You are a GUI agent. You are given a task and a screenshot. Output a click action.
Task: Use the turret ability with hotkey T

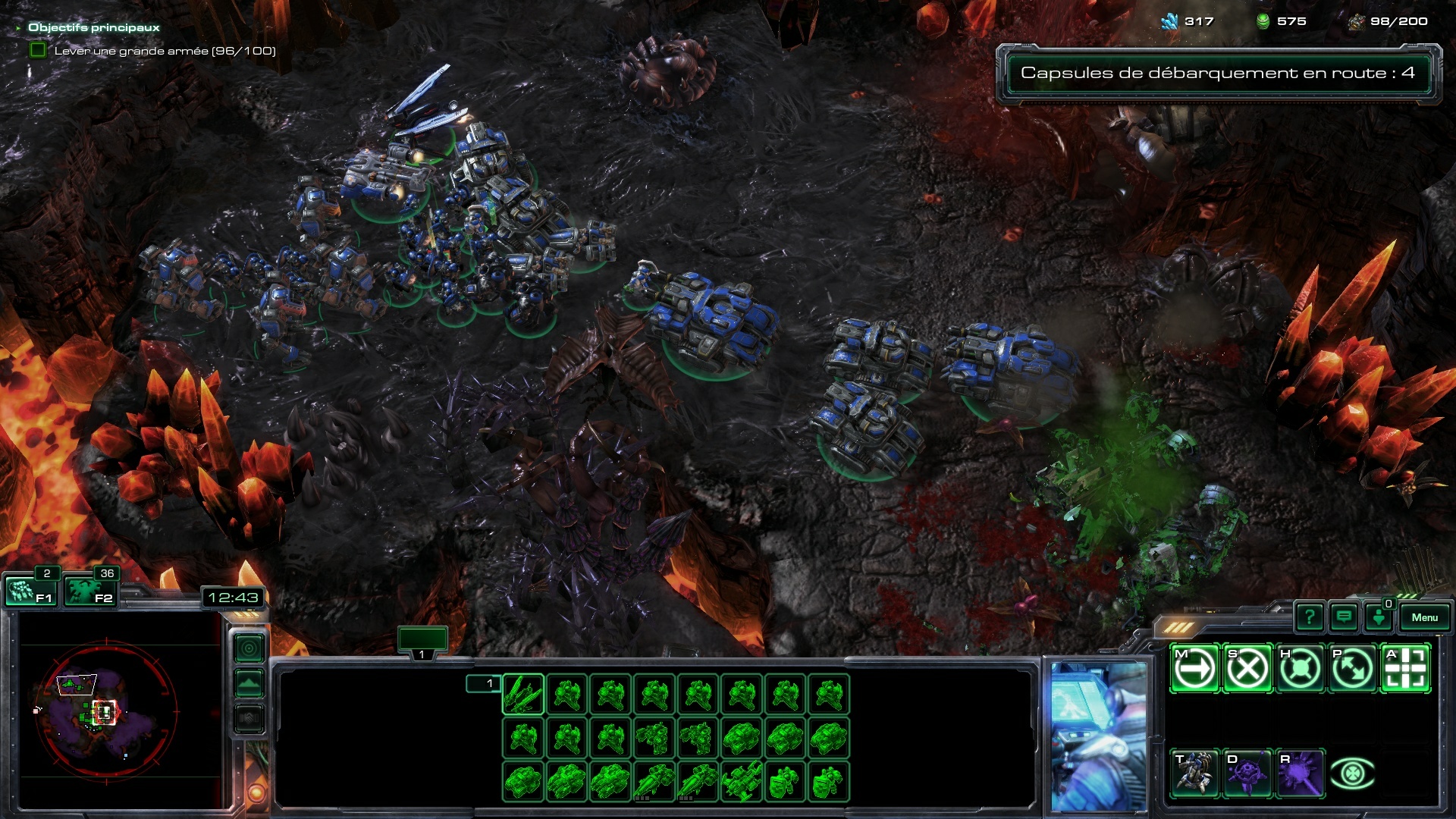coord(1194,773)
